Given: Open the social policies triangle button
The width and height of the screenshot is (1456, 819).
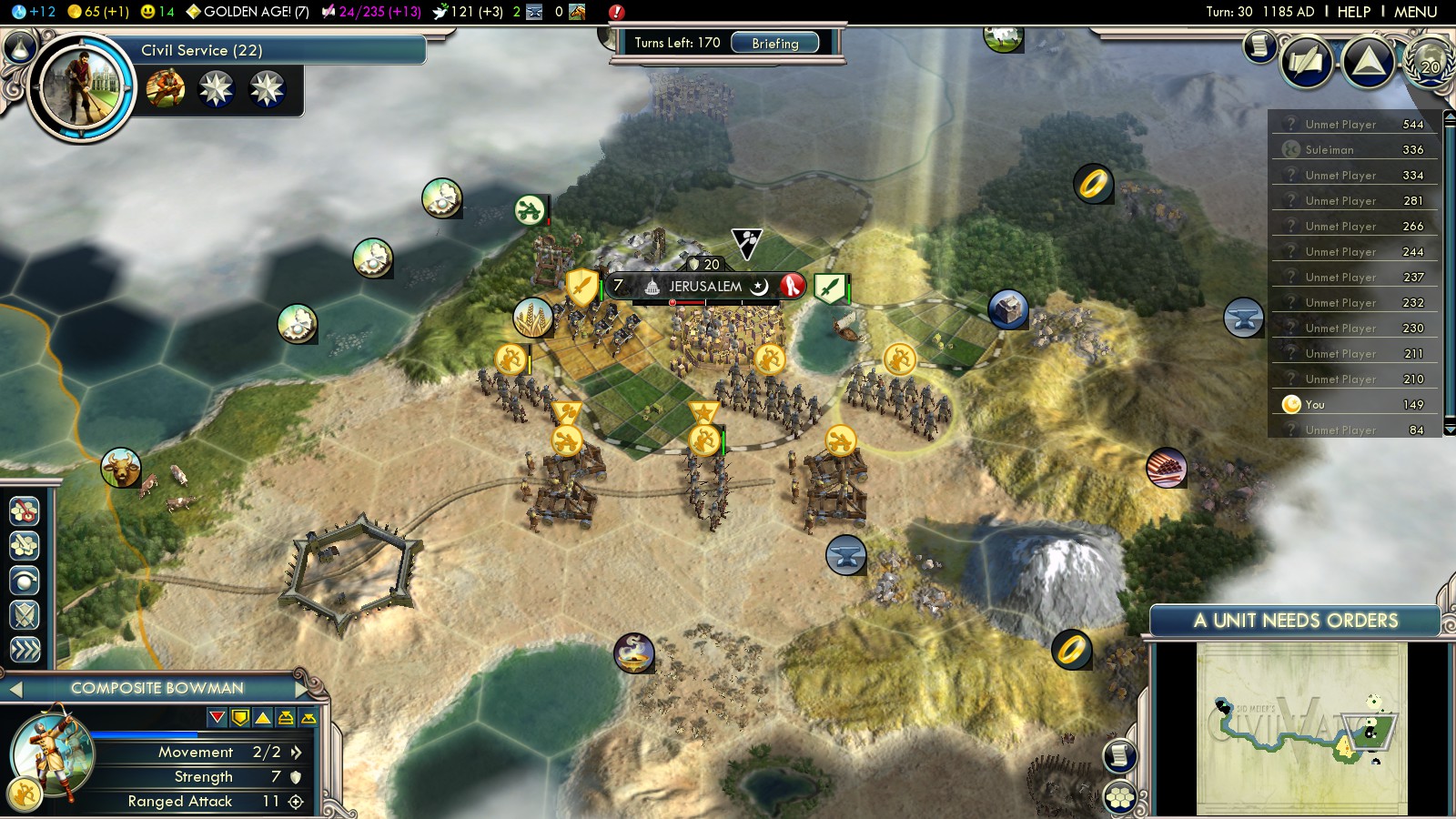Looking at the screenshot, I should pos(1368,63).
